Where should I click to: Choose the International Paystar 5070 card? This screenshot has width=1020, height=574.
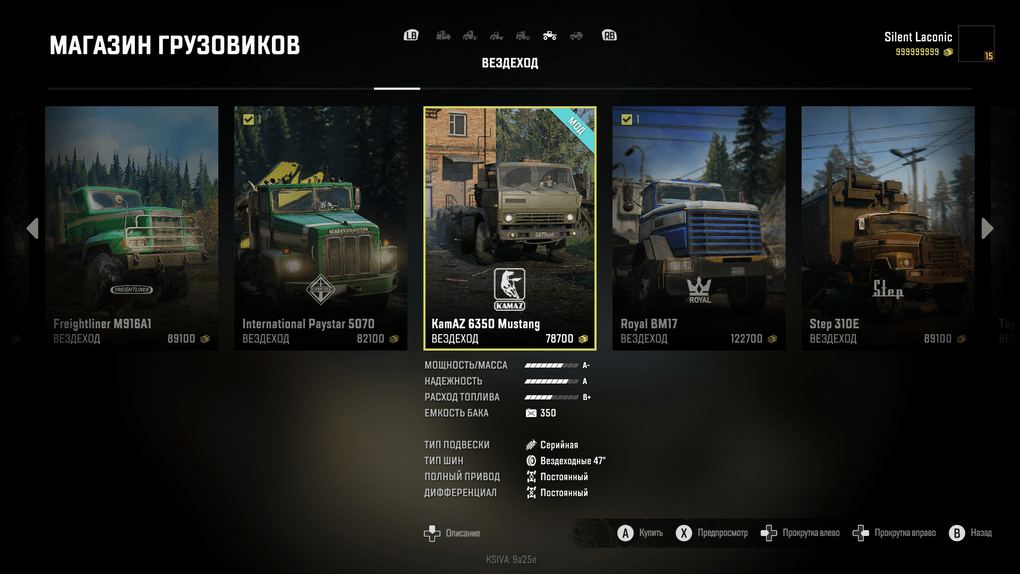(x=320, y=228)
